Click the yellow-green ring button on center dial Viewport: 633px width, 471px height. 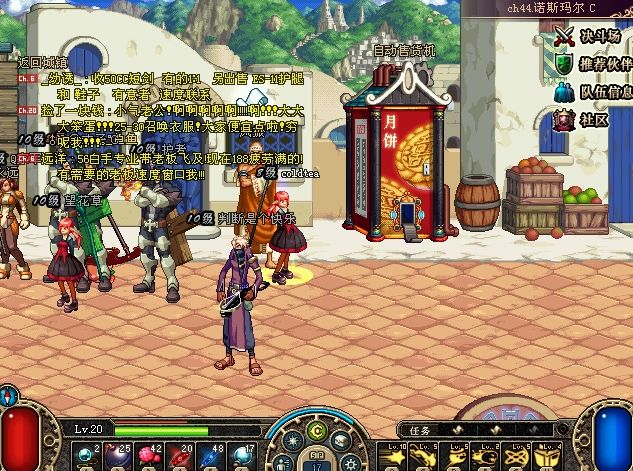coord(318,432)
